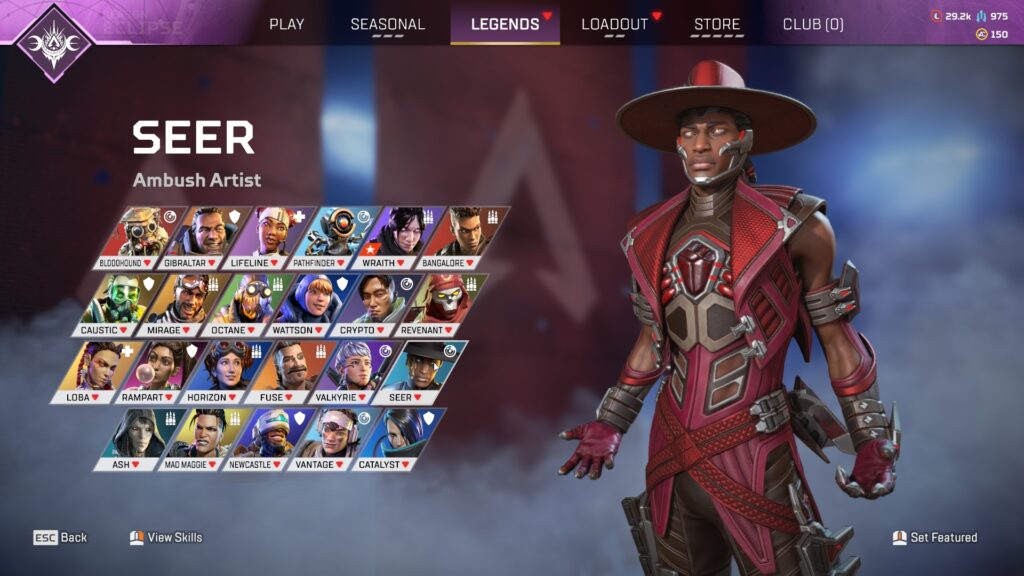This screenshot has width=1024, height=576.
Task: Open the Club tab
Action: (x=812, y=24)
